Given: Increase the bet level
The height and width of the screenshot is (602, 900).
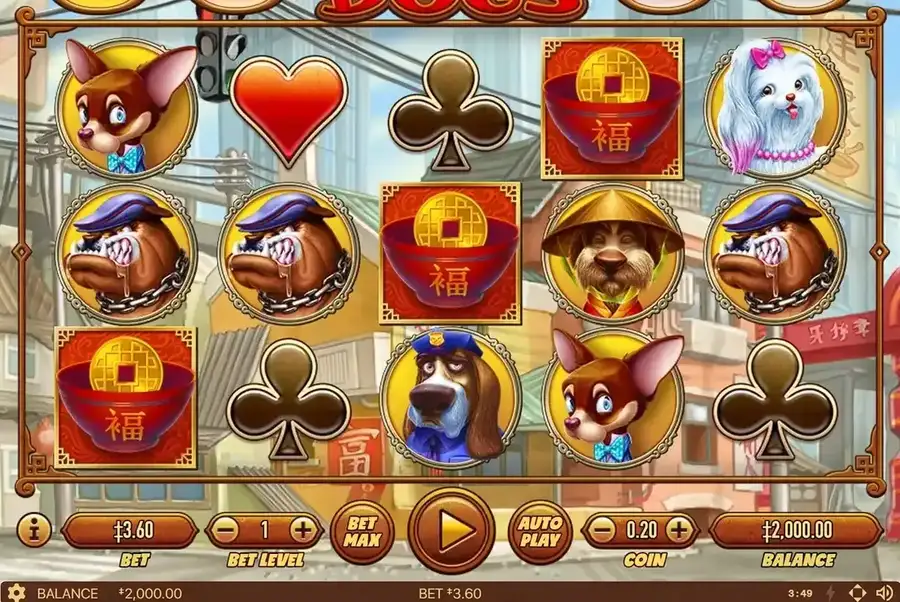Looking at the screenshot, I should 301,530.
